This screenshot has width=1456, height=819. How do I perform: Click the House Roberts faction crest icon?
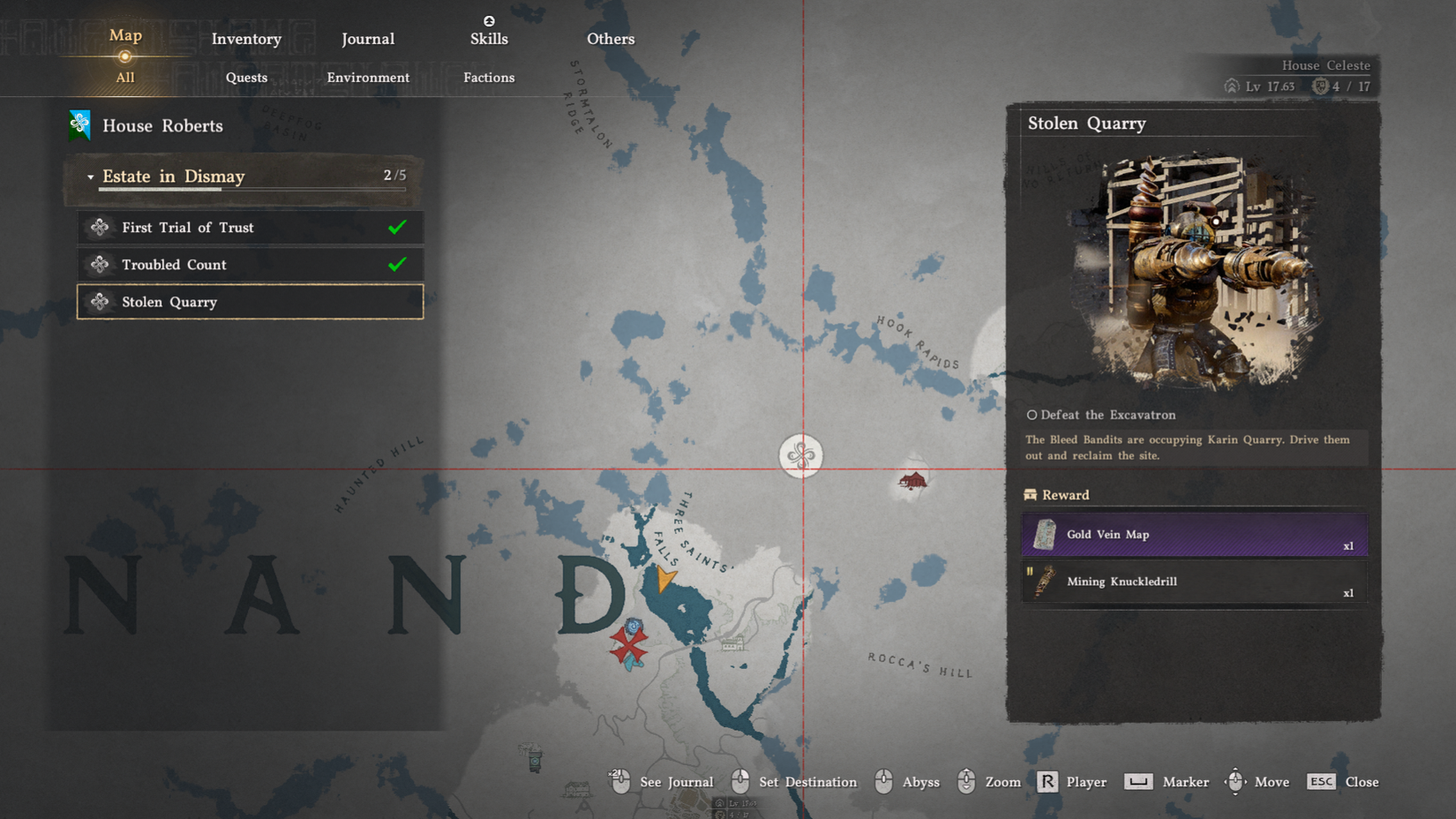coord(79,125)
